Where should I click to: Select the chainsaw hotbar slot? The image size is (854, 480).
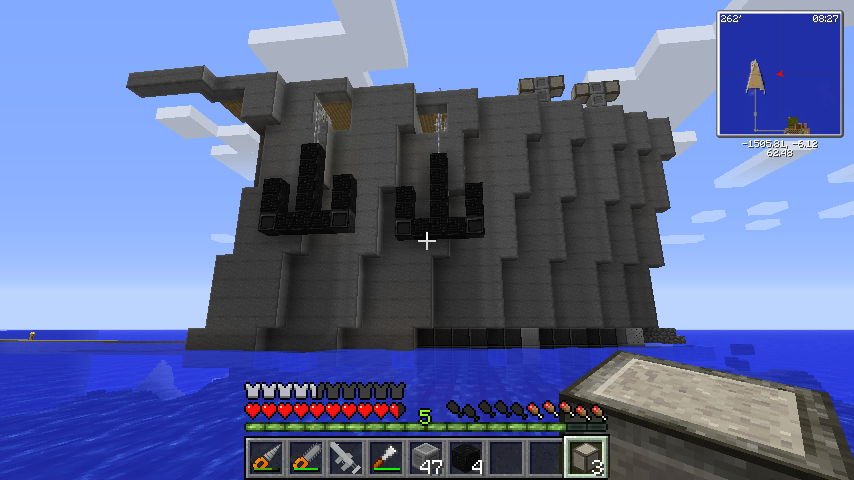click(x=306, y=458)
